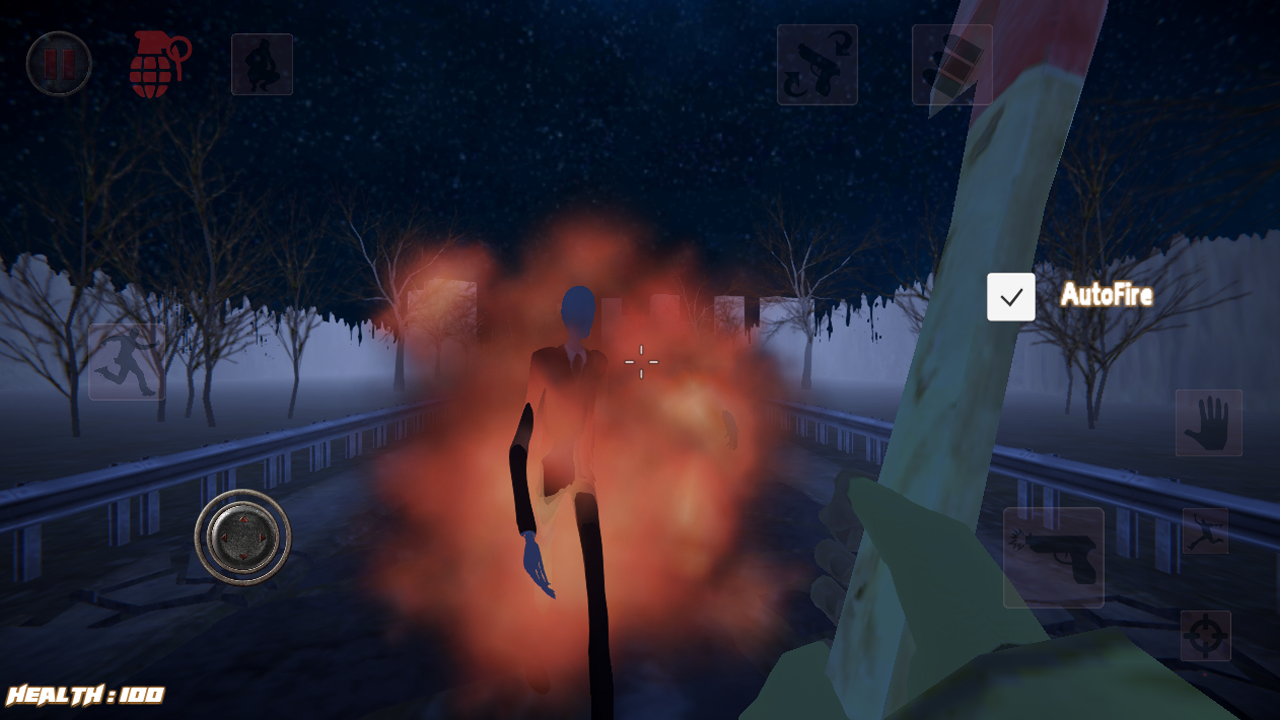Toggle the firing pistol action icon
Screen dimensions: 1280x720
click(1053, 557)
